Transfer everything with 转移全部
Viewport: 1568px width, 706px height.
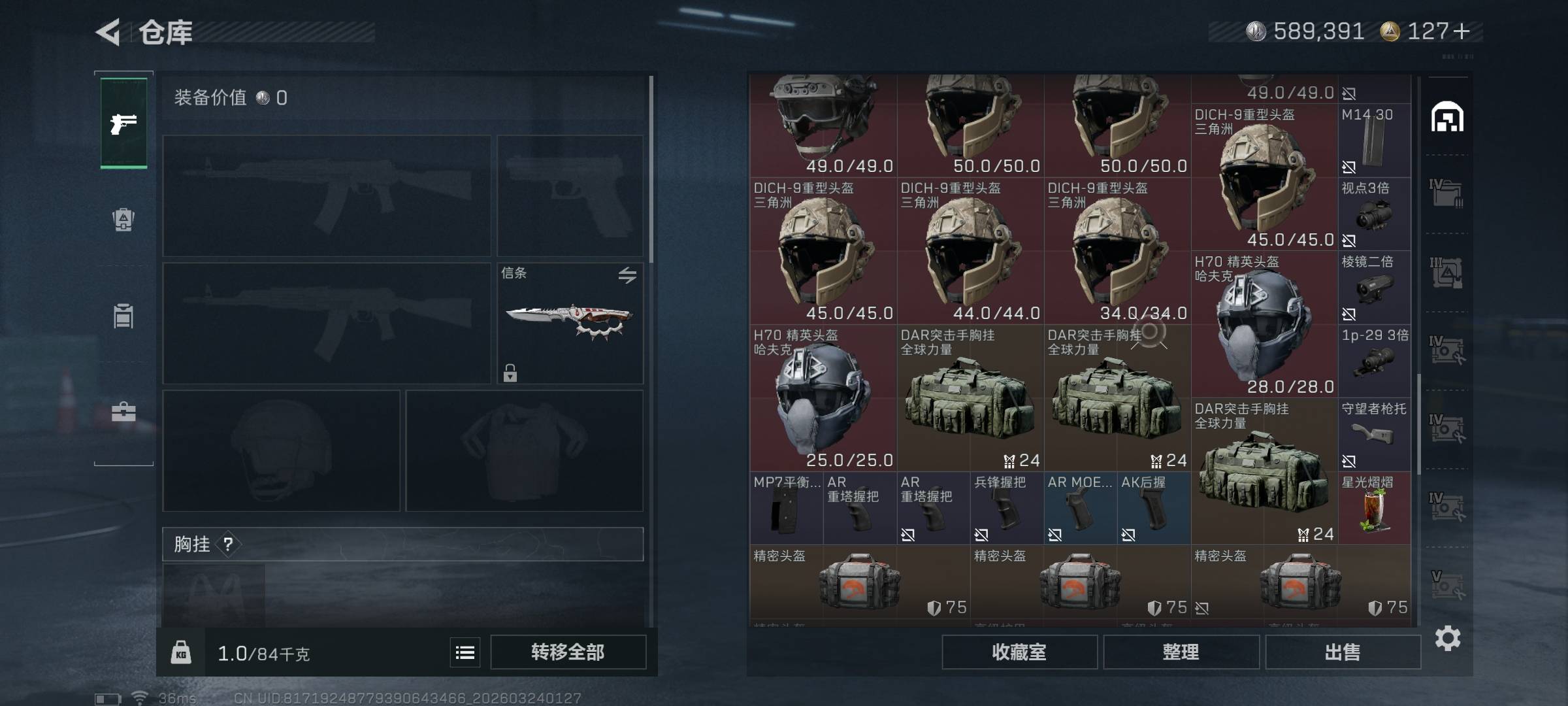568,652
